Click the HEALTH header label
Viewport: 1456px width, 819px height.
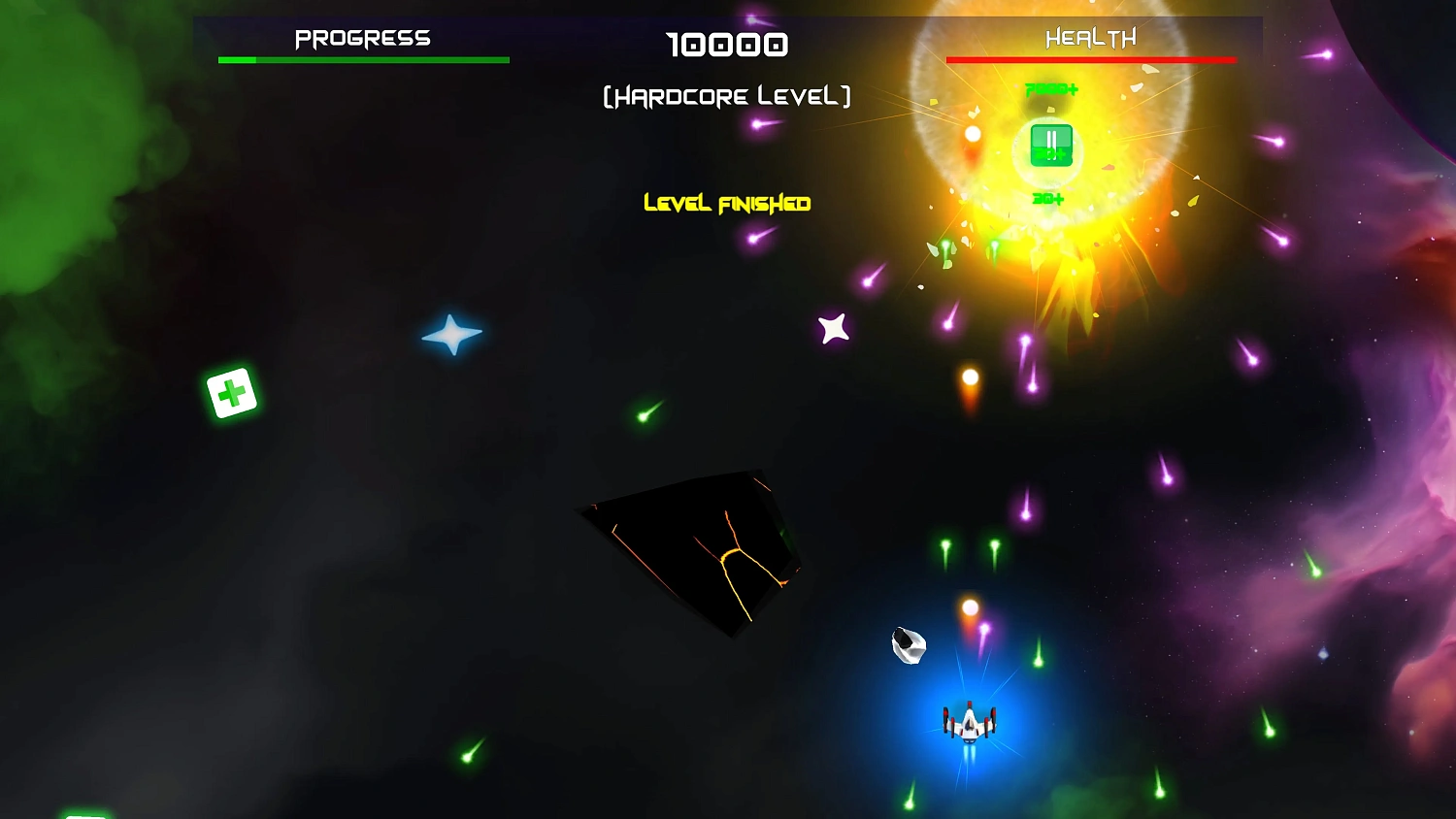tap(1089, 37)
